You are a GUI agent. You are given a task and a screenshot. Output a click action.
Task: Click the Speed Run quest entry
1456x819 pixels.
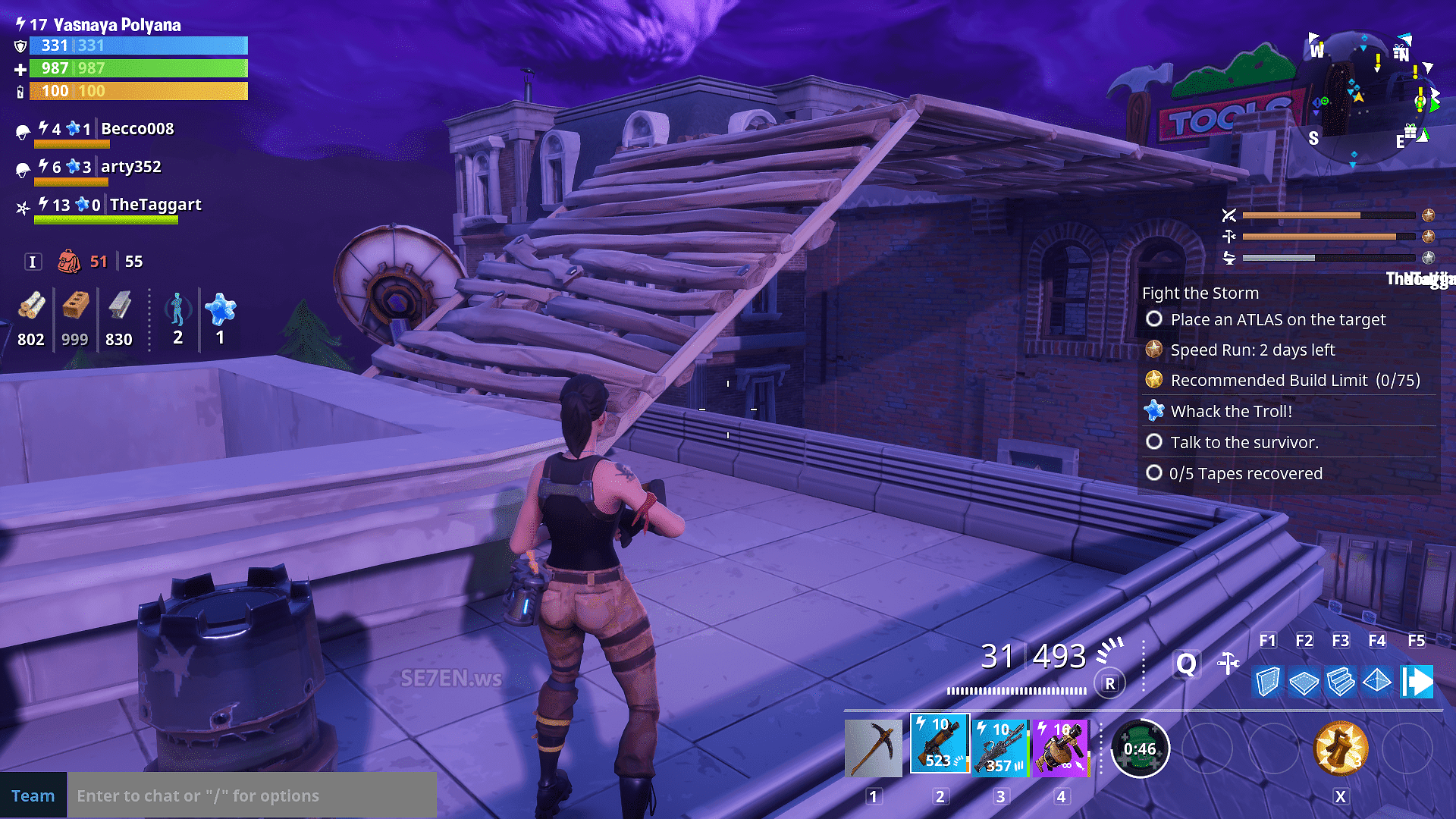pyautogui.click(x=1251, y=350)
